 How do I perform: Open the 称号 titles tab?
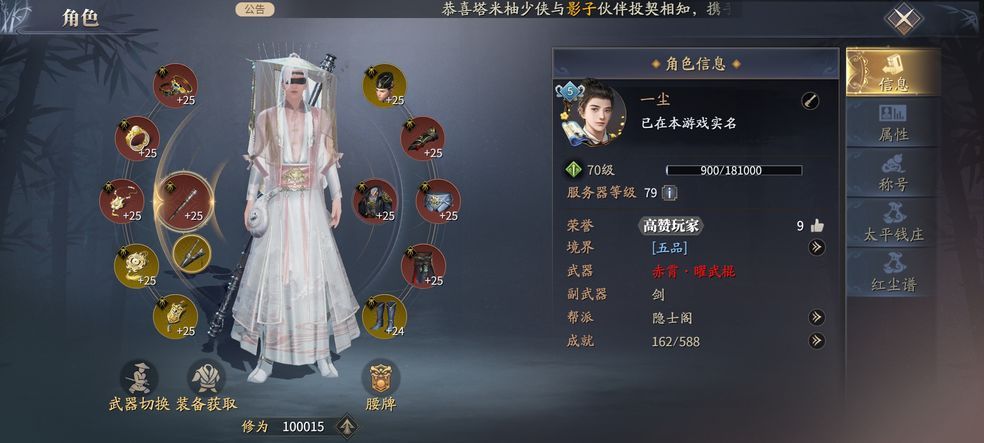click(893, 173)
